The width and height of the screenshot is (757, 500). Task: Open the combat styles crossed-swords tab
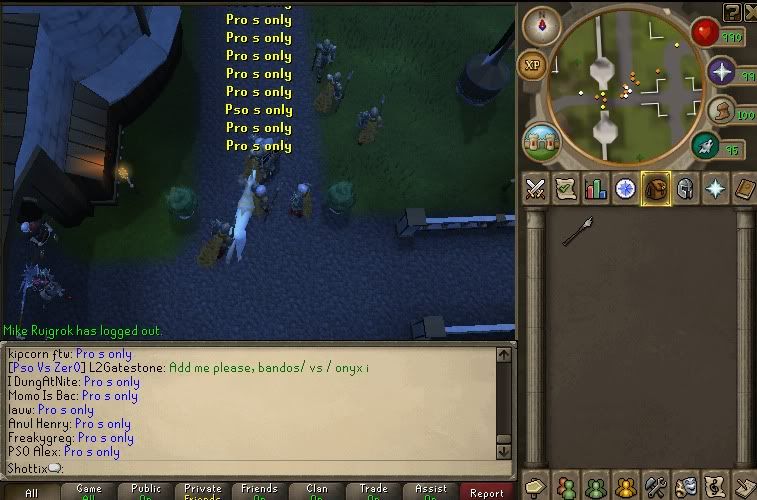(535, 189)
